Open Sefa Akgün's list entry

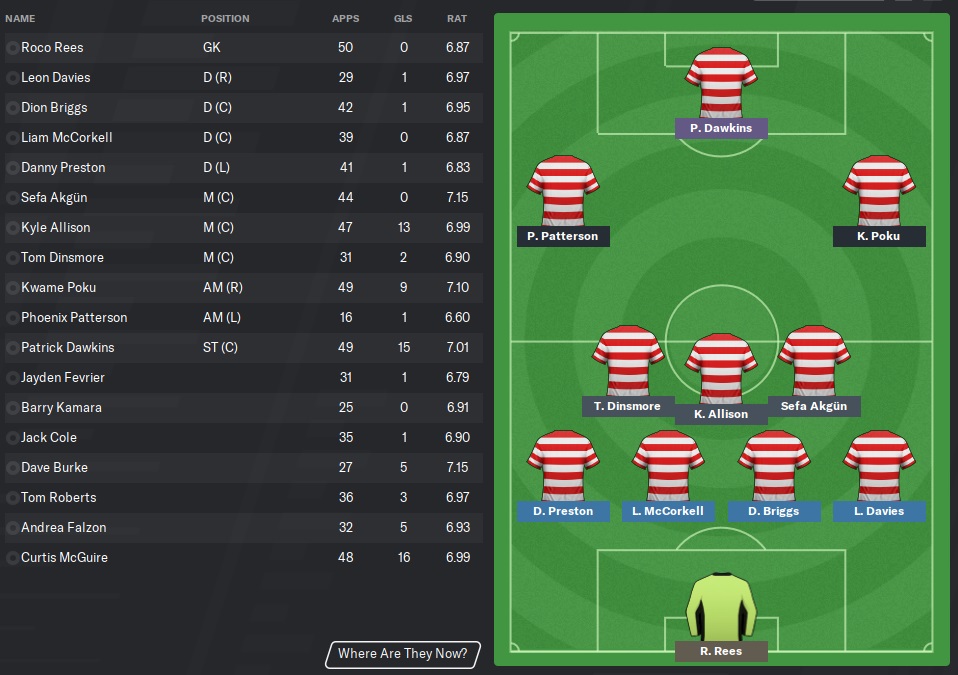pos(56,198)
